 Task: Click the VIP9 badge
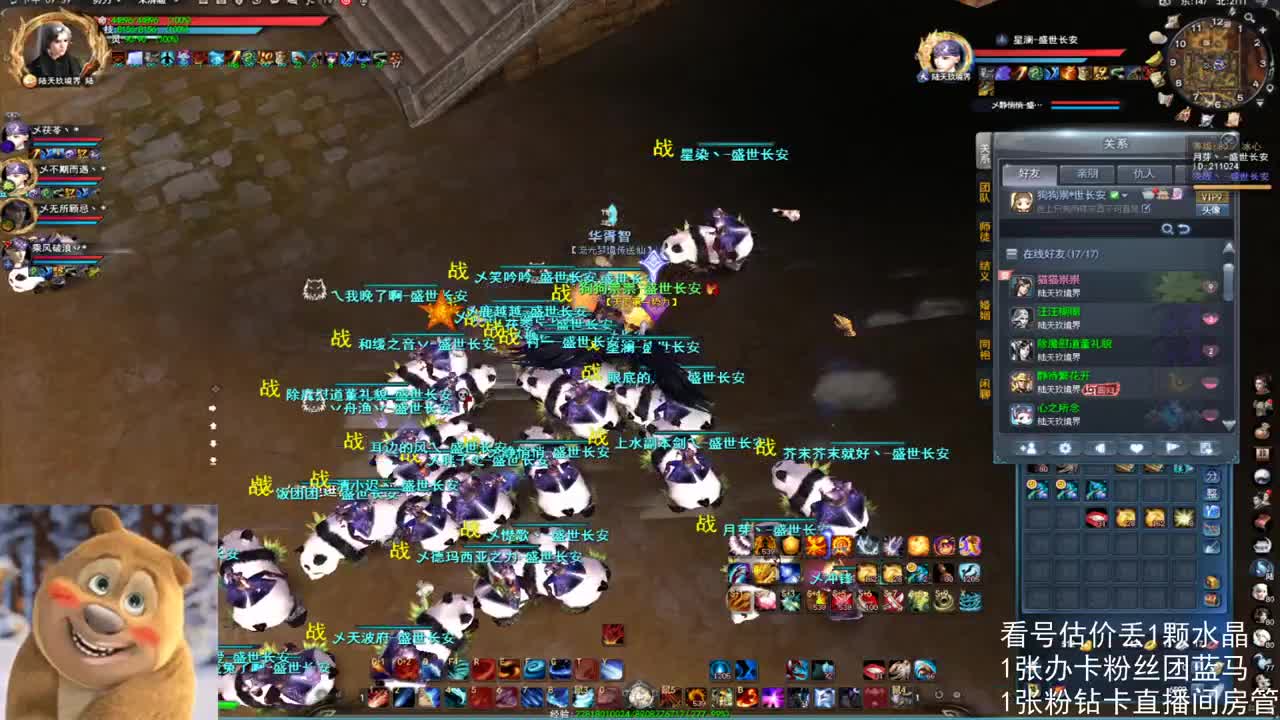tap(1214, 197)
